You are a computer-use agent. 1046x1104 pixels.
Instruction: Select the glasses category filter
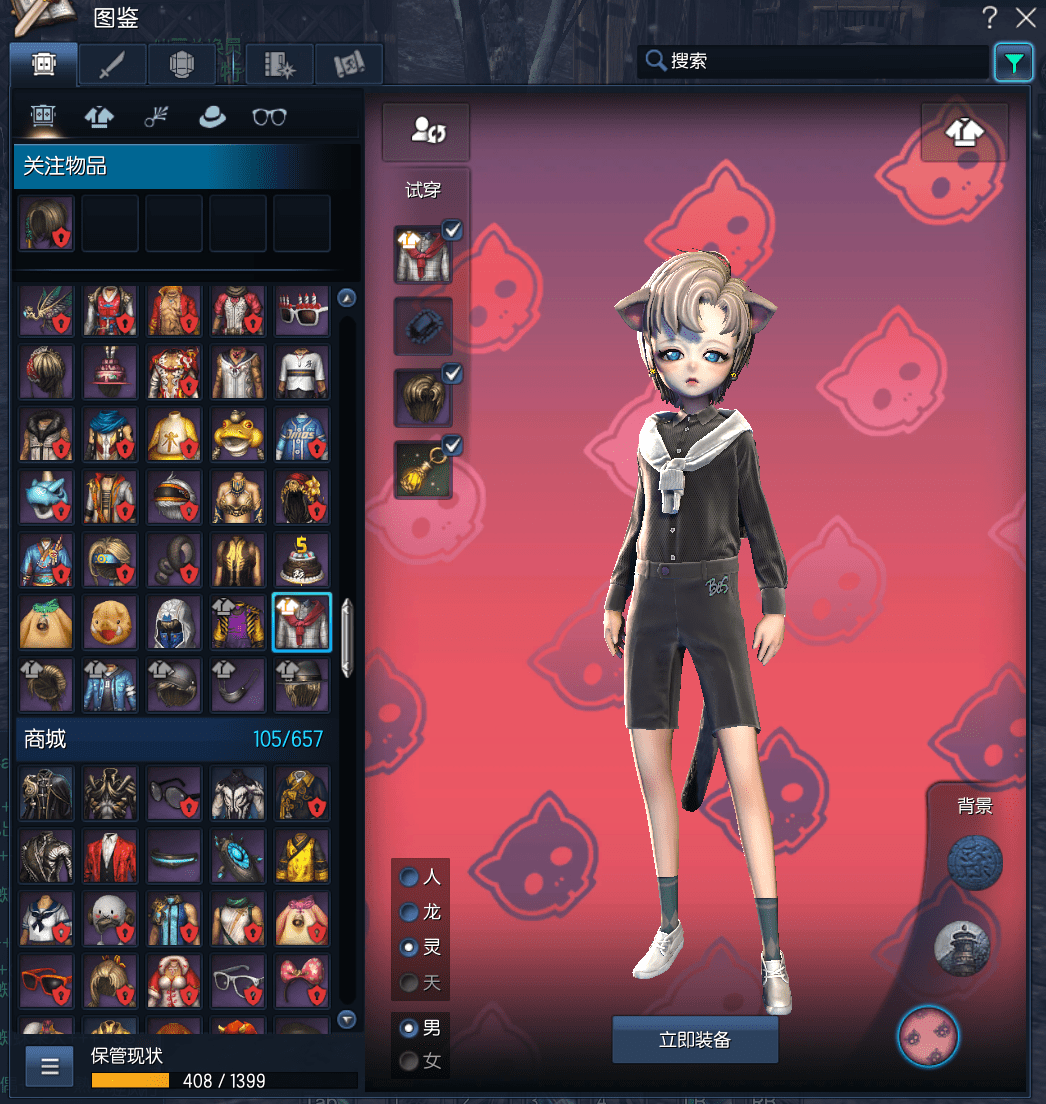pyautogui.click(x=269, y=117)
